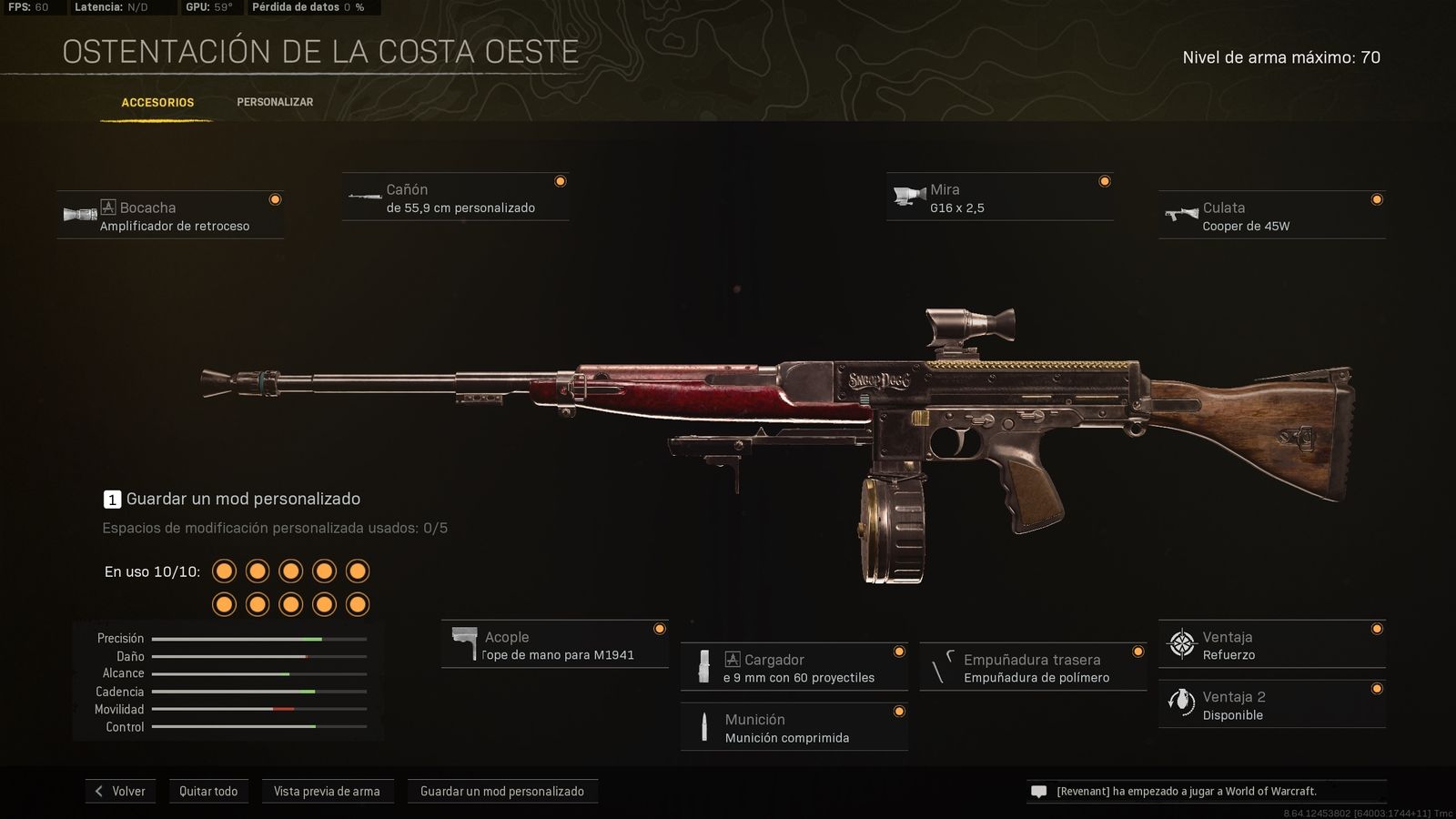
Task: Select the ACCESORIOS tab
Action: click(157, 102)
